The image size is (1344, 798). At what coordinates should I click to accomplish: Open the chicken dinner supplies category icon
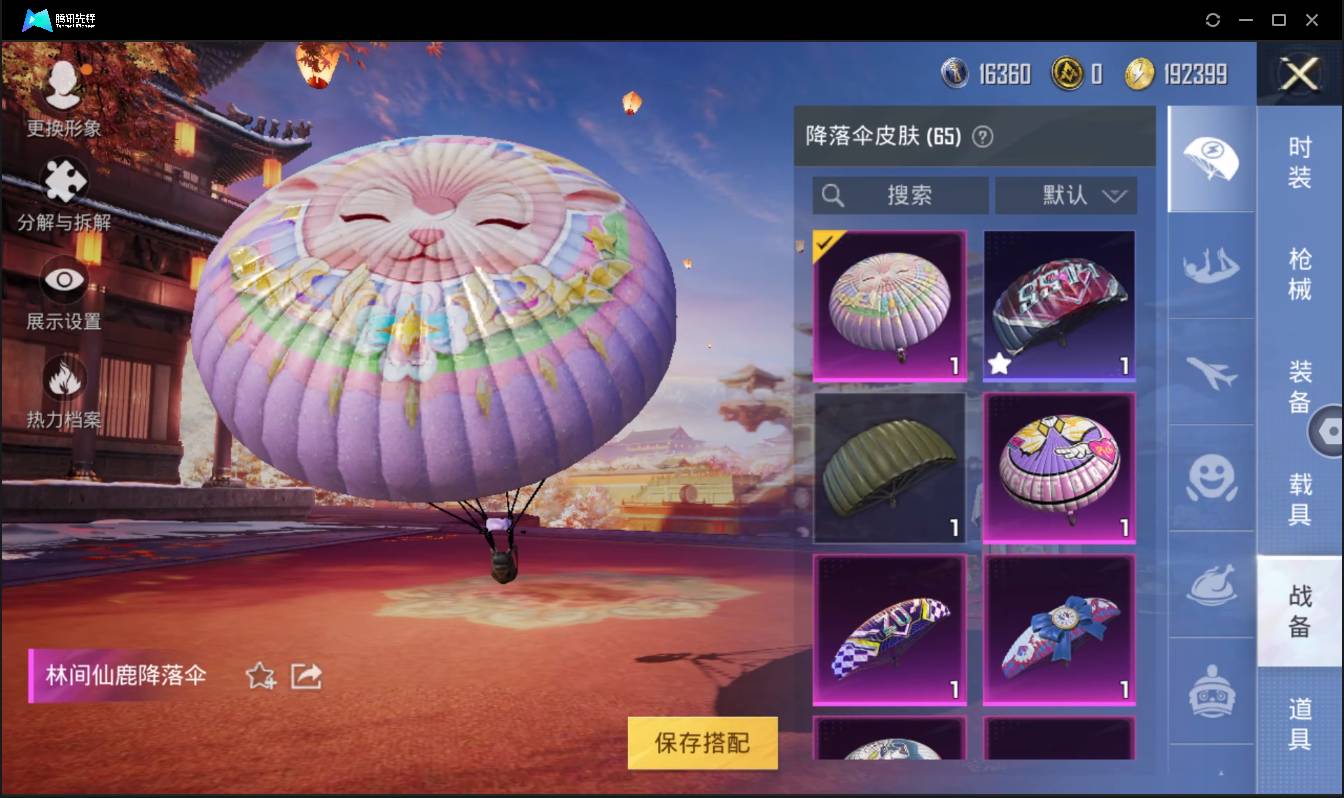pyautogui.click(x=1210, y=585)
